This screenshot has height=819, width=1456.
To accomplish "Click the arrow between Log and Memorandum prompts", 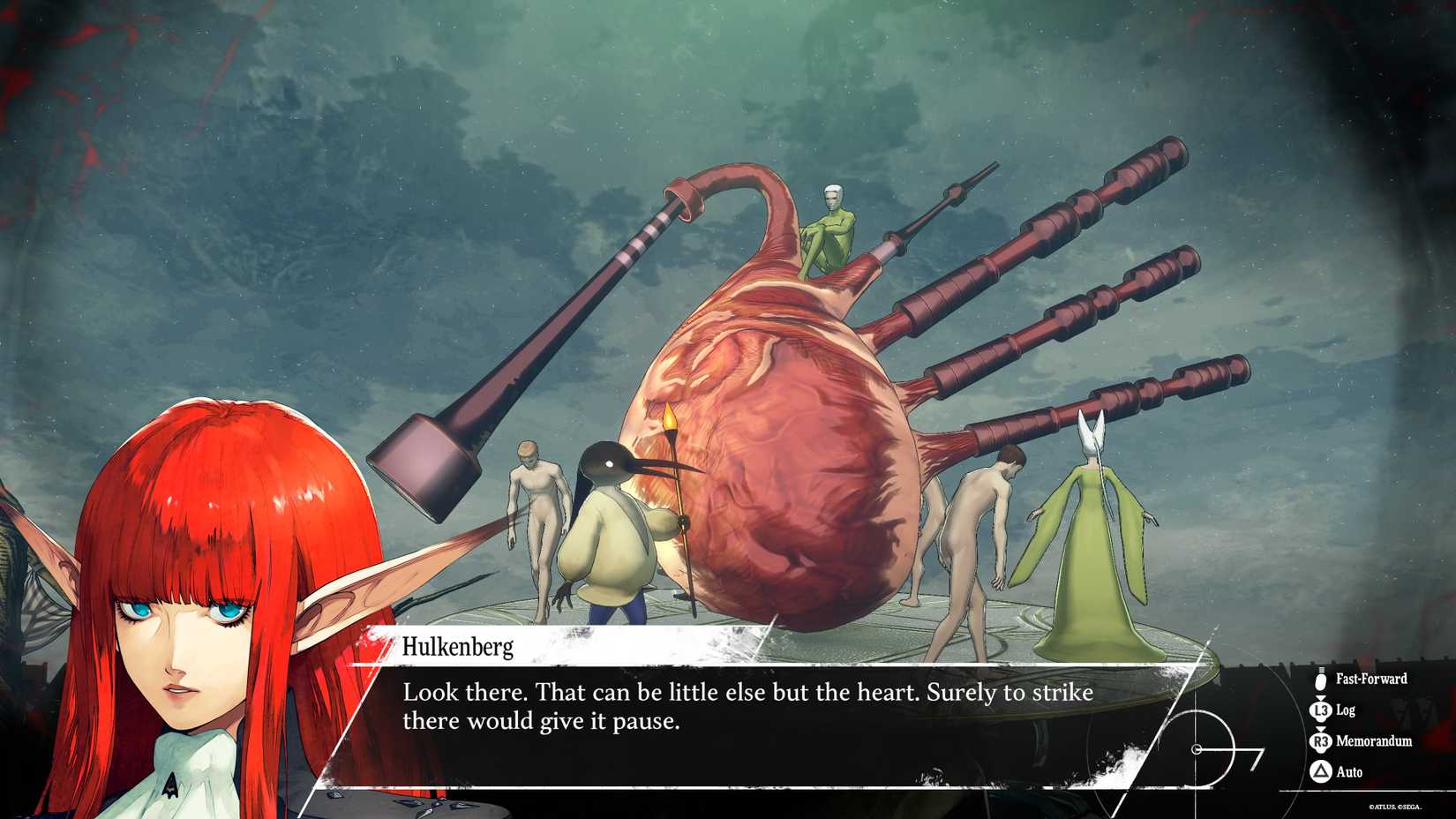I will (1320, 729).
